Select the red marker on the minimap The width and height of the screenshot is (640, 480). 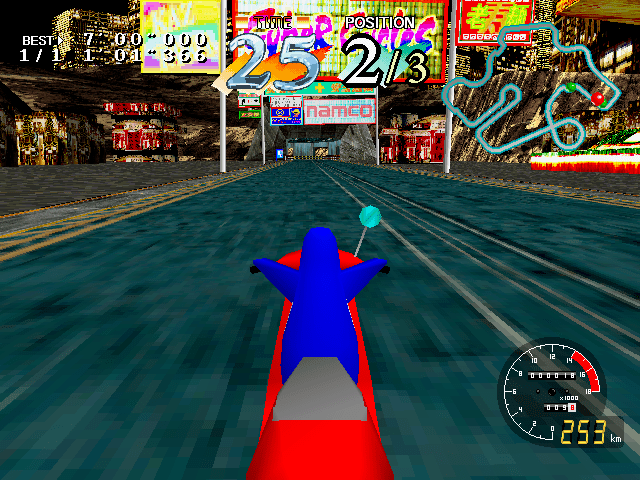coord(598,98)
